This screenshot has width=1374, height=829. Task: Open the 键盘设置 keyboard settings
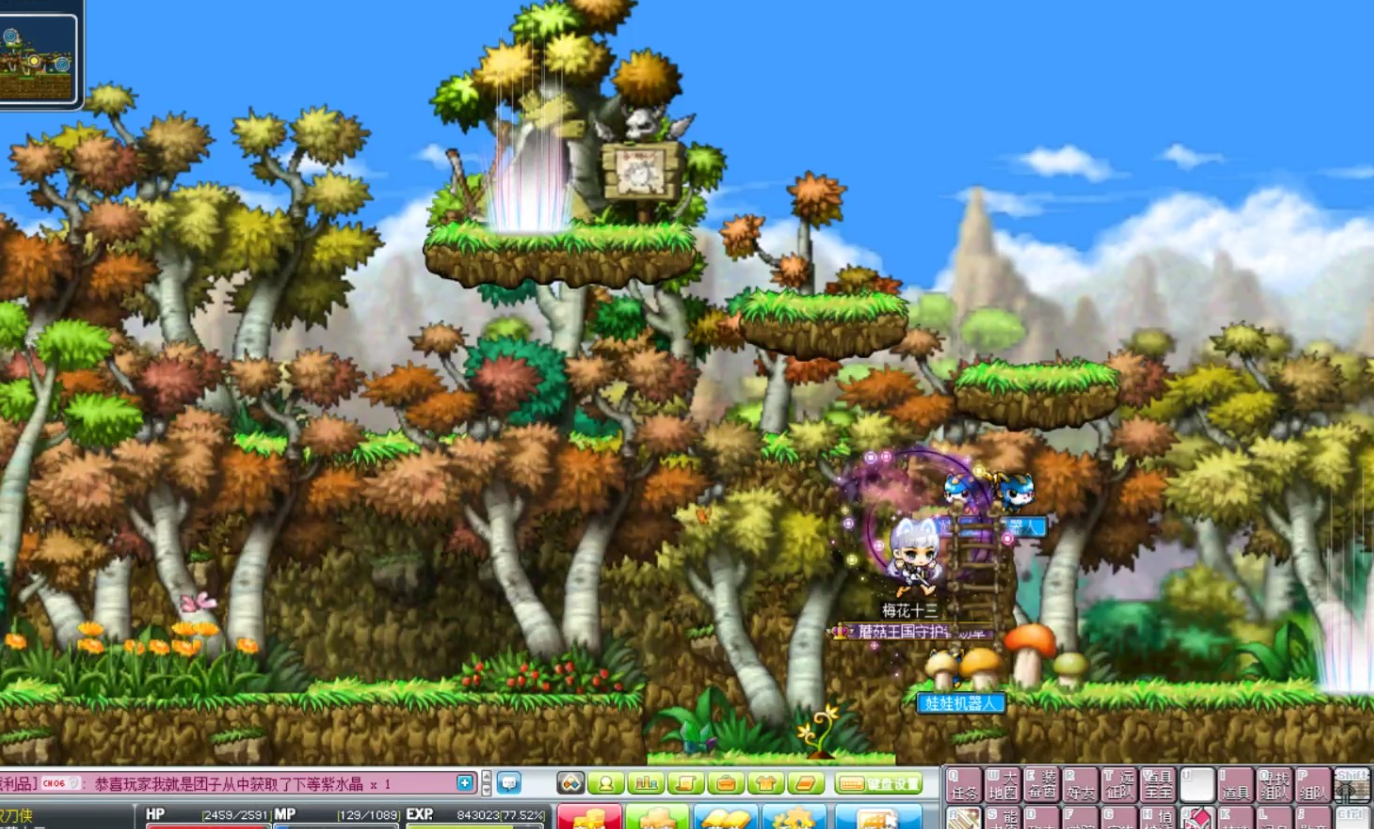coord(879,783)
